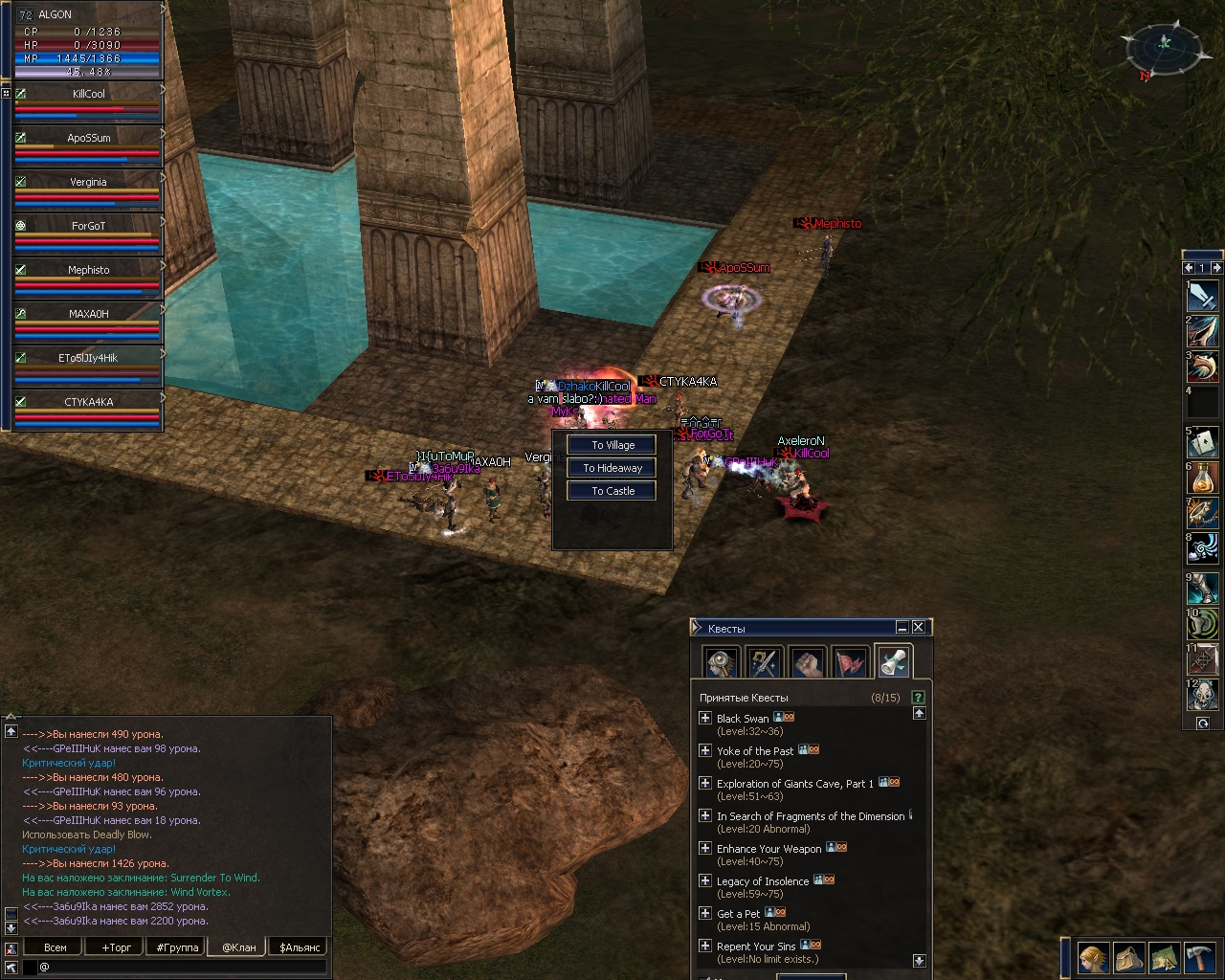Image resolution: width=1225 pixels, height=980 pixels.
Task: Use the orange potion in the hotbar
Action: click(x=1202, y=478)
